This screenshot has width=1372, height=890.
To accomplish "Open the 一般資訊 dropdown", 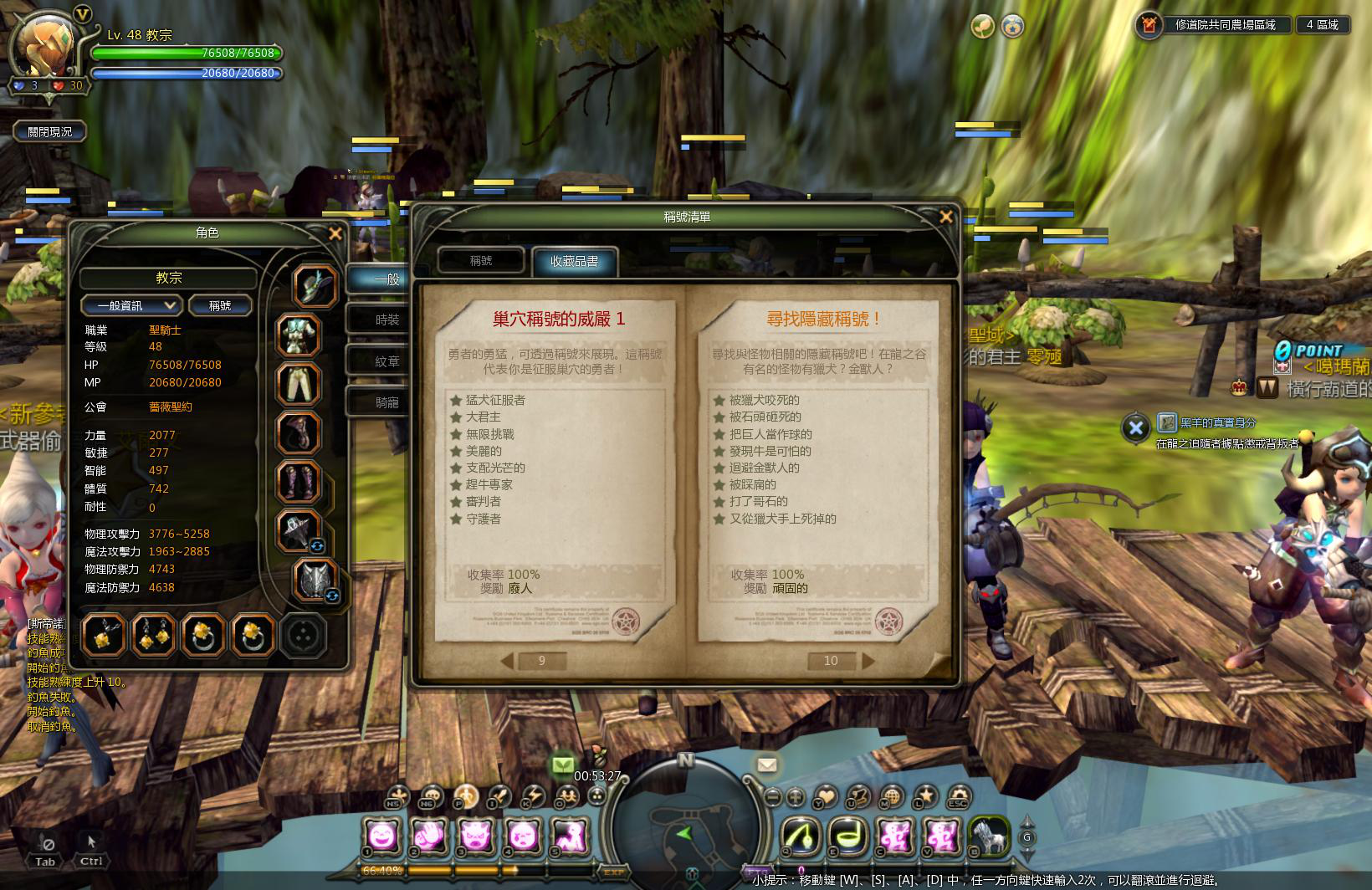I will [131, 305].
